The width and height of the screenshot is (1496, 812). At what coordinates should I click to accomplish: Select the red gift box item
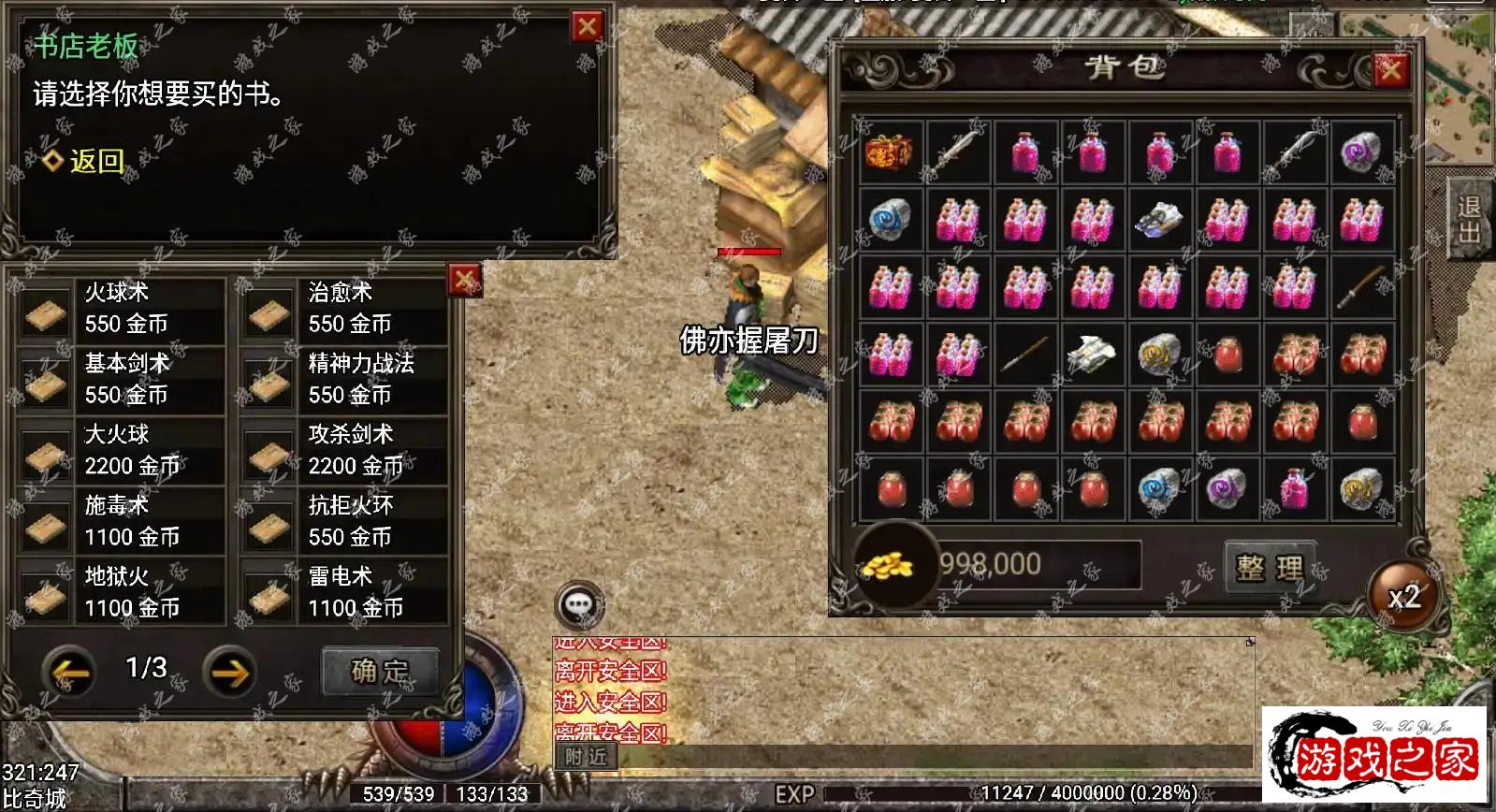[890, 152]
